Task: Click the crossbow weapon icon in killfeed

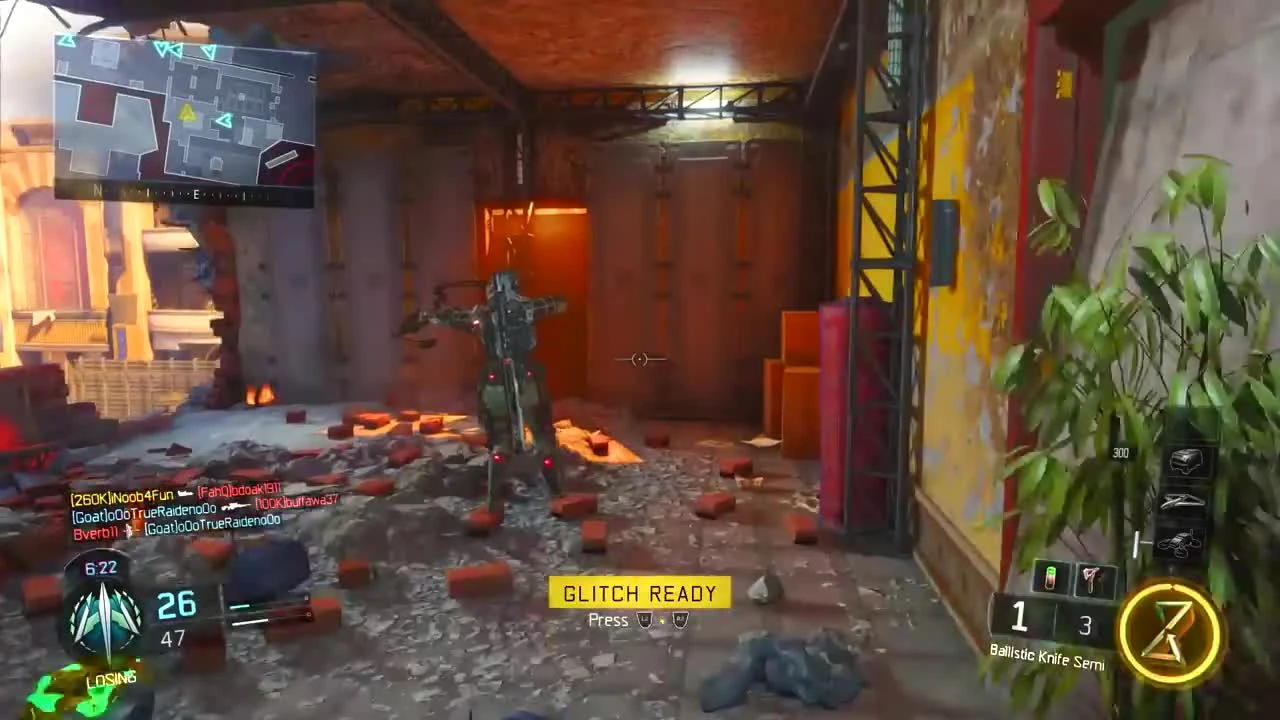Action: click(x=130, y=529)
